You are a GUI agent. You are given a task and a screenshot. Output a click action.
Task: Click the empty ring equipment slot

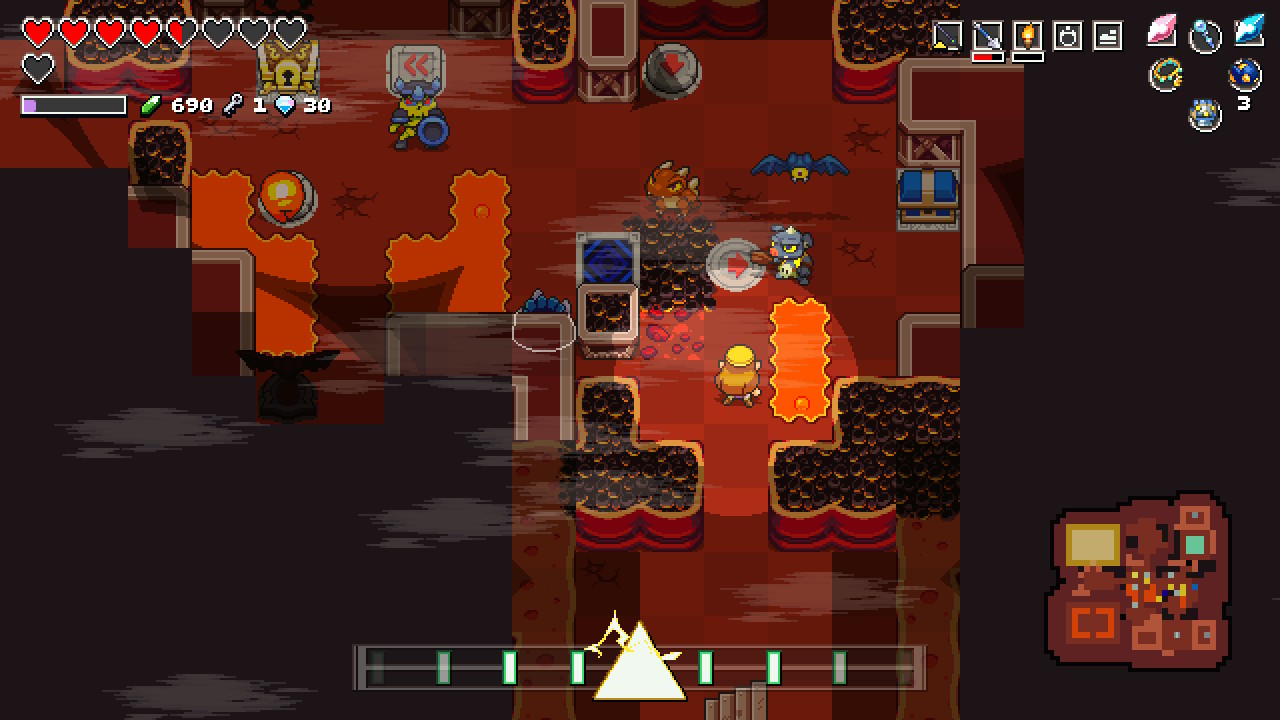[x=1068, y=37]
